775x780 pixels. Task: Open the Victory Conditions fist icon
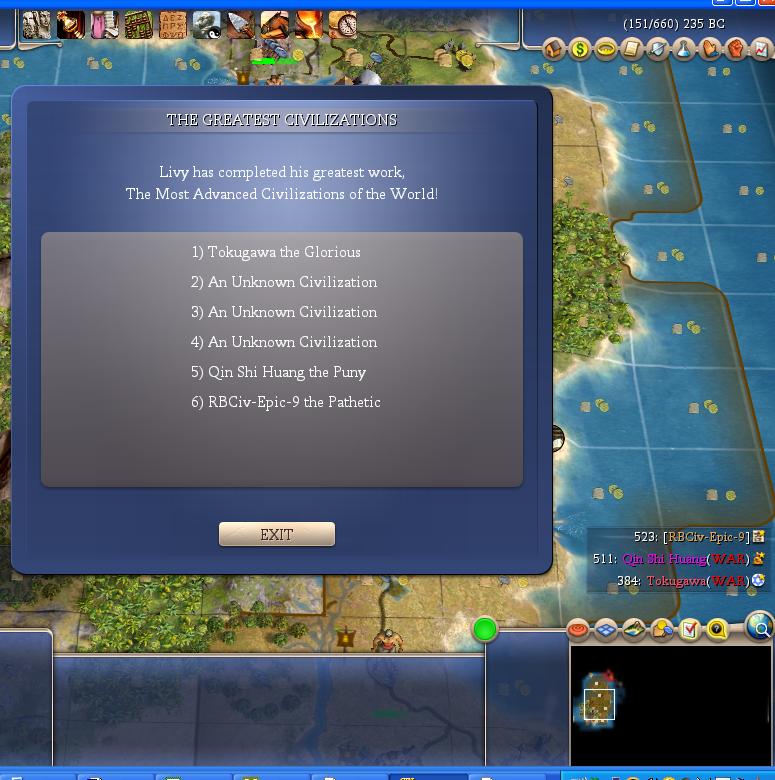click(x=736, y=49)
